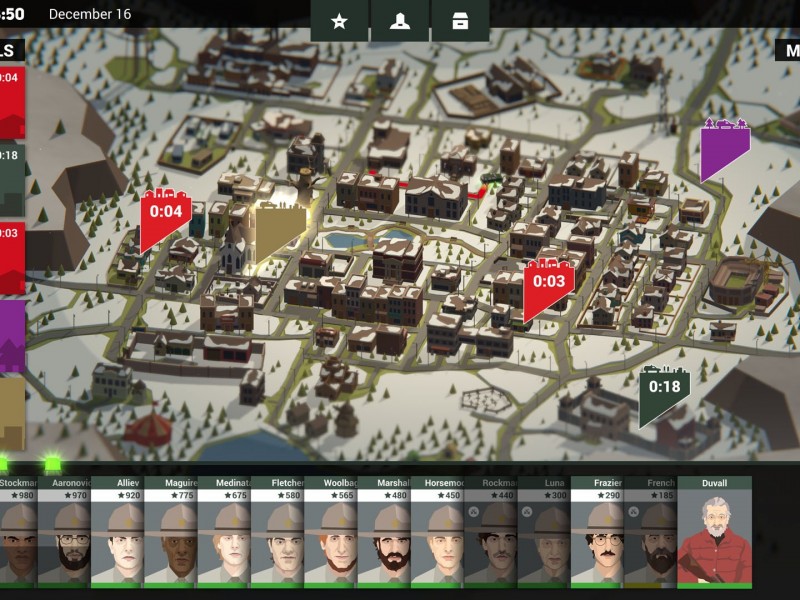
Task: Choose officer Horsemood rated 450
Action: (437, 530)
